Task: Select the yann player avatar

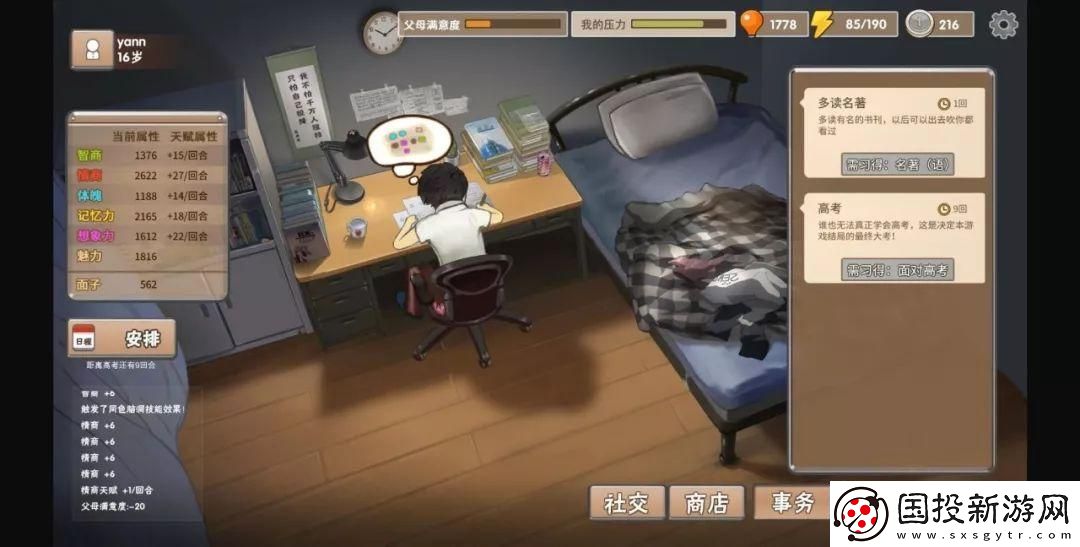Action: click(92, 50)
